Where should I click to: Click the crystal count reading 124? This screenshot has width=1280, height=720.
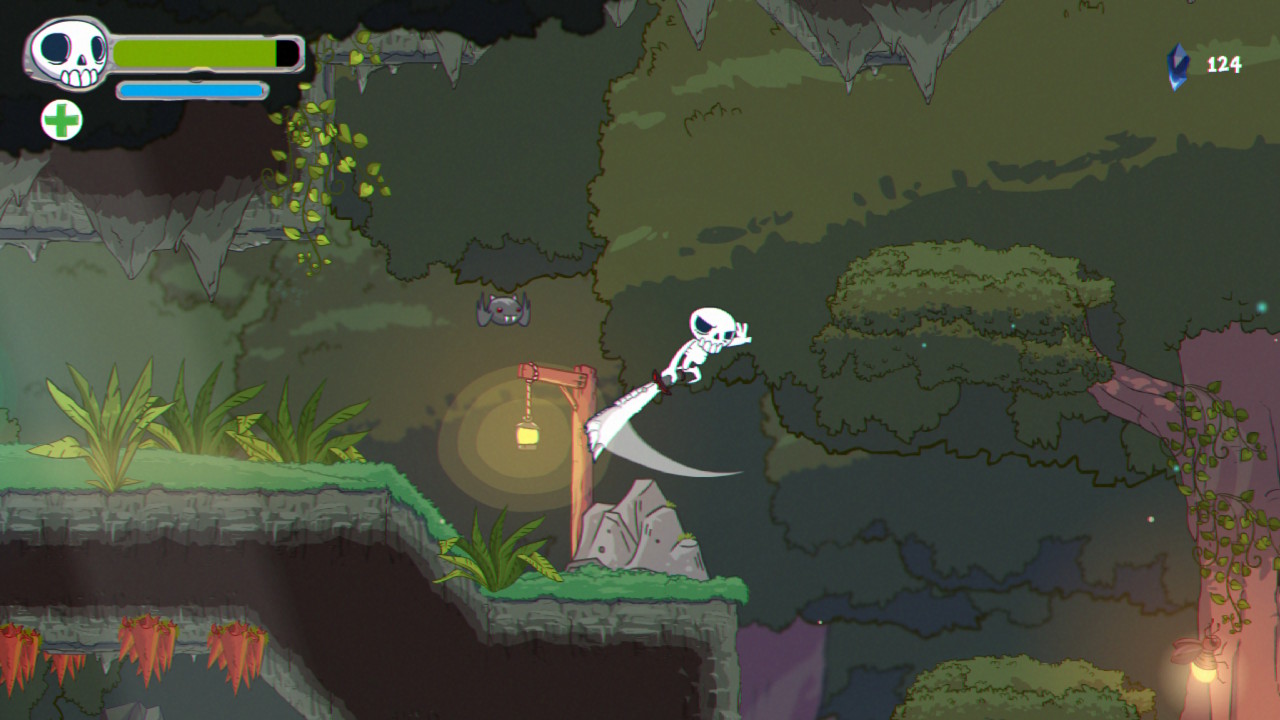click(1222, 66)
